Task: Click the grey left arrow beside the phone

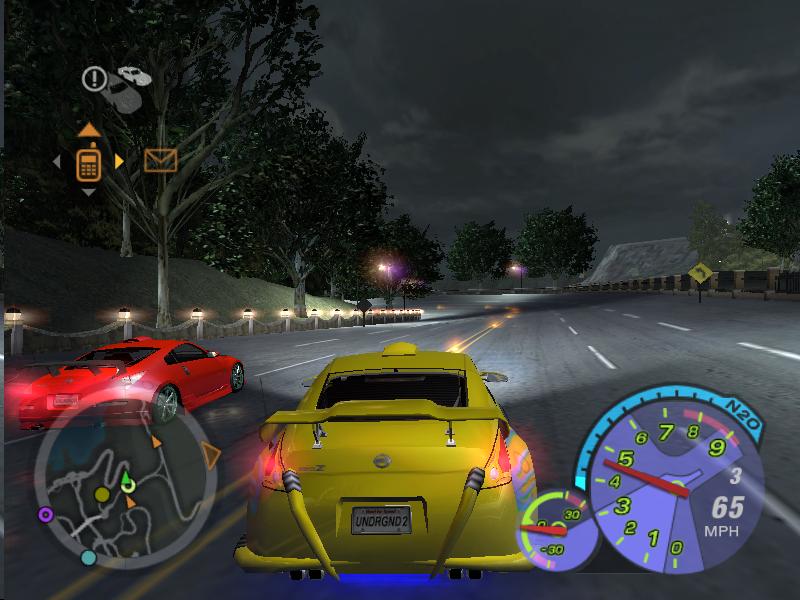Action: pos(57,161)
